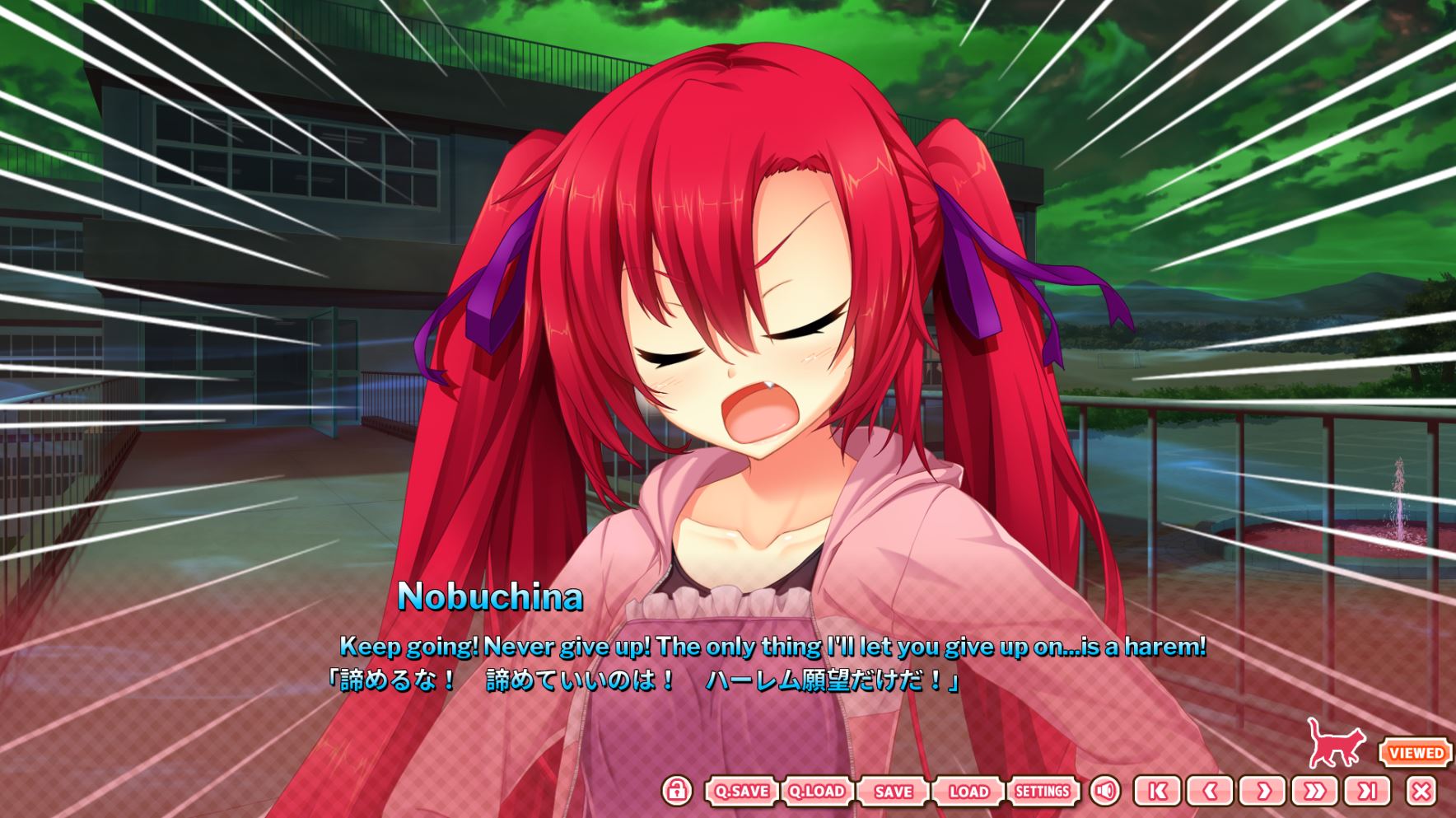Advance with the single right arrow
The height and width of the screenshot is (818, 1456).
tap(1262, 792)
